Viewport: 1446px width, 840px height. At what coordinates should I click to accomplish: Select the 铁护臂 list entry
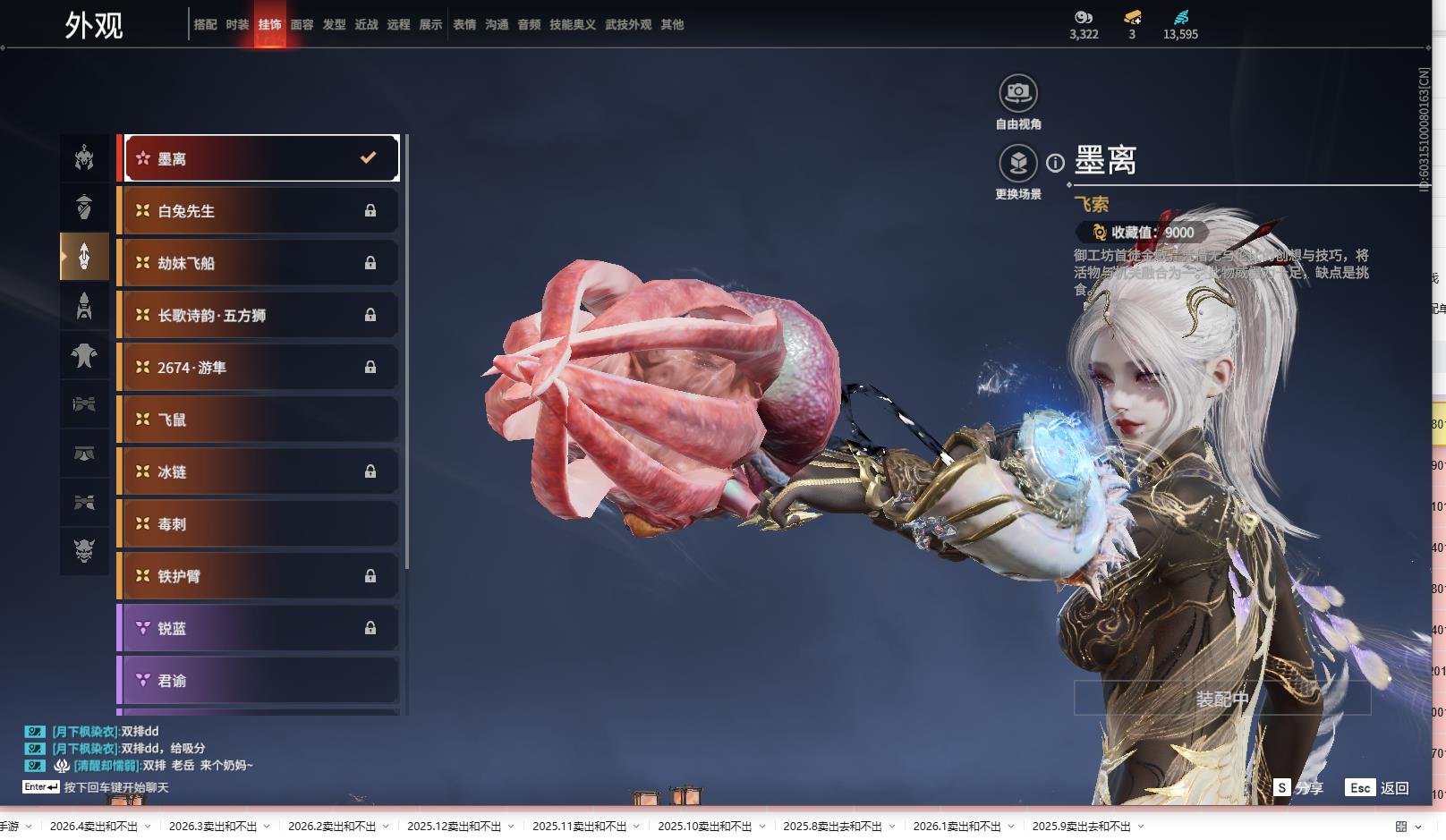pos(258,576)
